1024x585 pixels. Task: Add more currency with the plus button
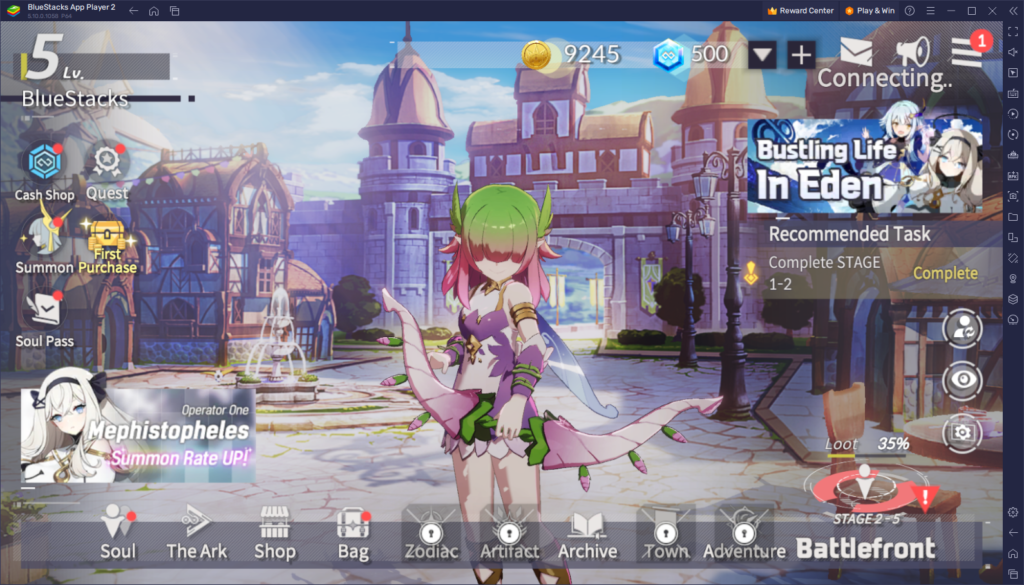[x=801, y=54]
